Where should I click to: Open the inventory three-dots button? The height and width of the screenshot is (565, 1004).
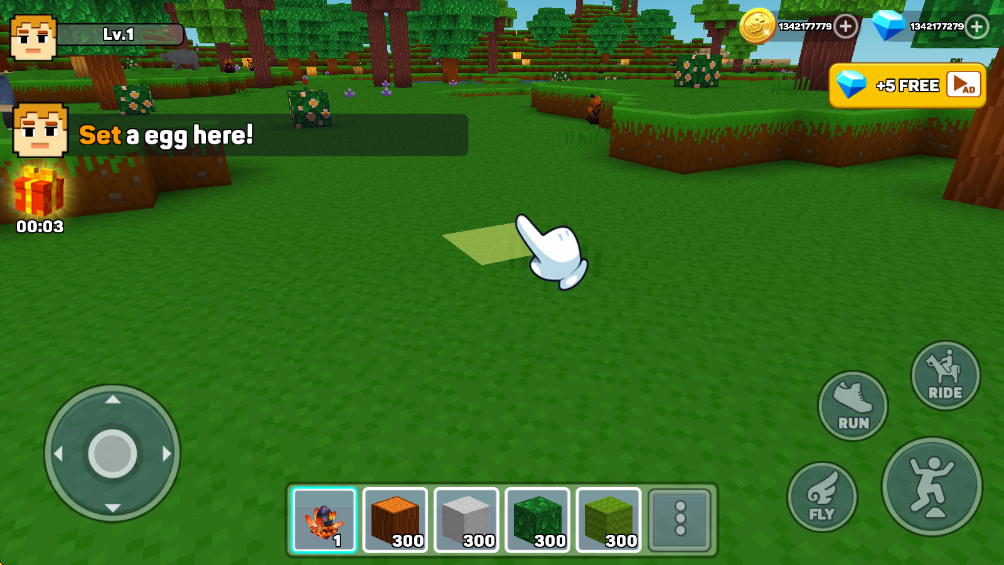tap(681, 520)
